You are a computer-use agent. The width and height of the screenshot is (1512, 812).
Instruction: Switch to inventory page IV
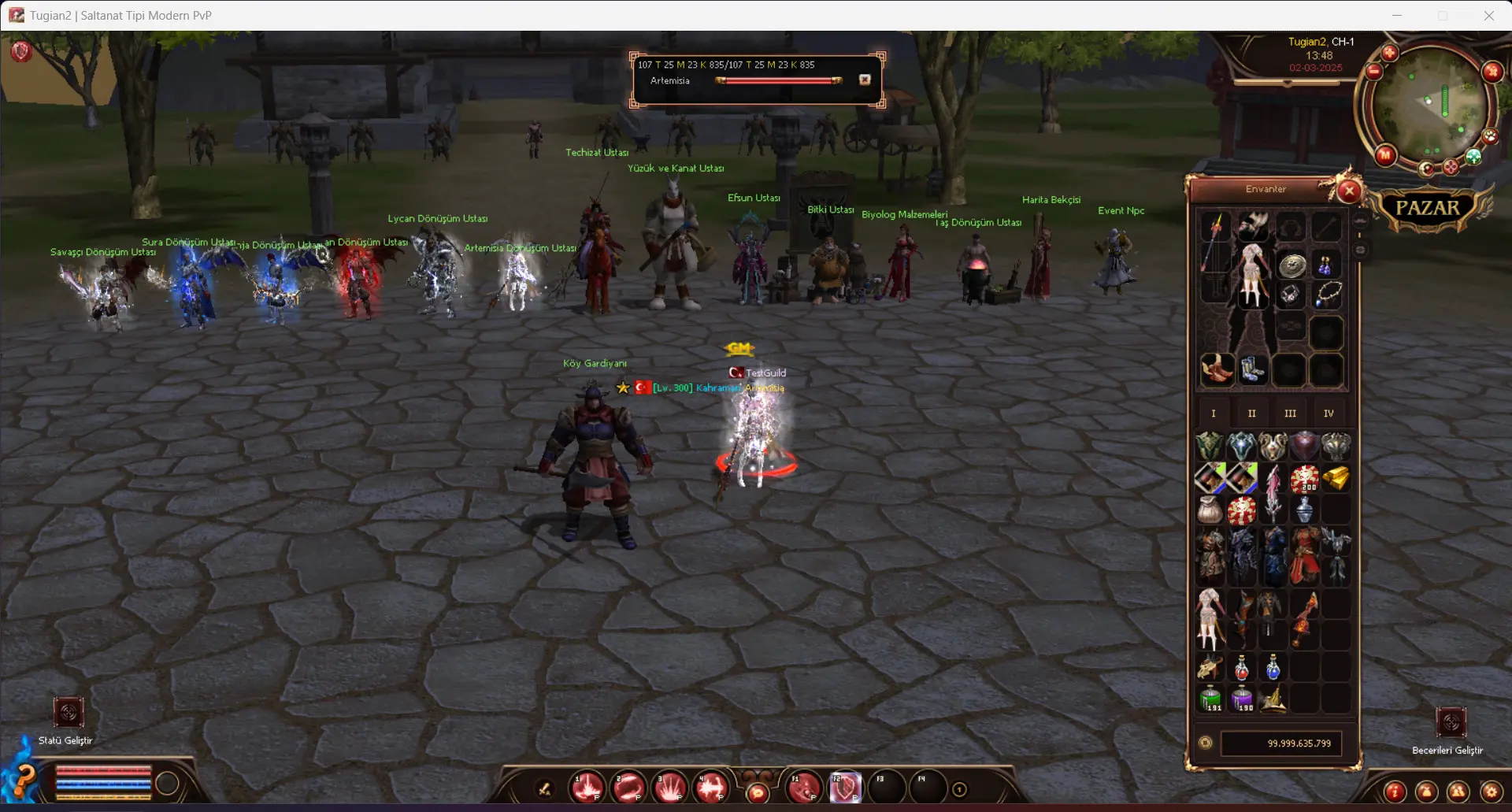[1329, 413]
